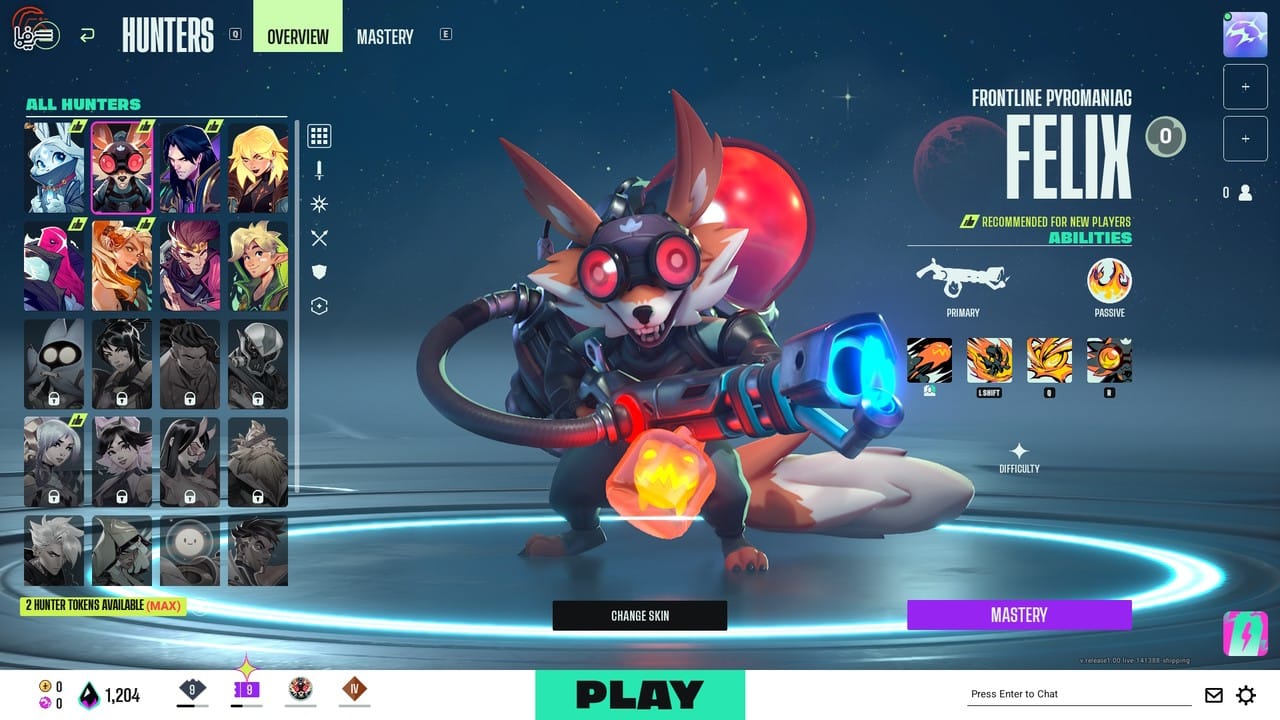Switch to the Overview tab

(x=298, y=37)
